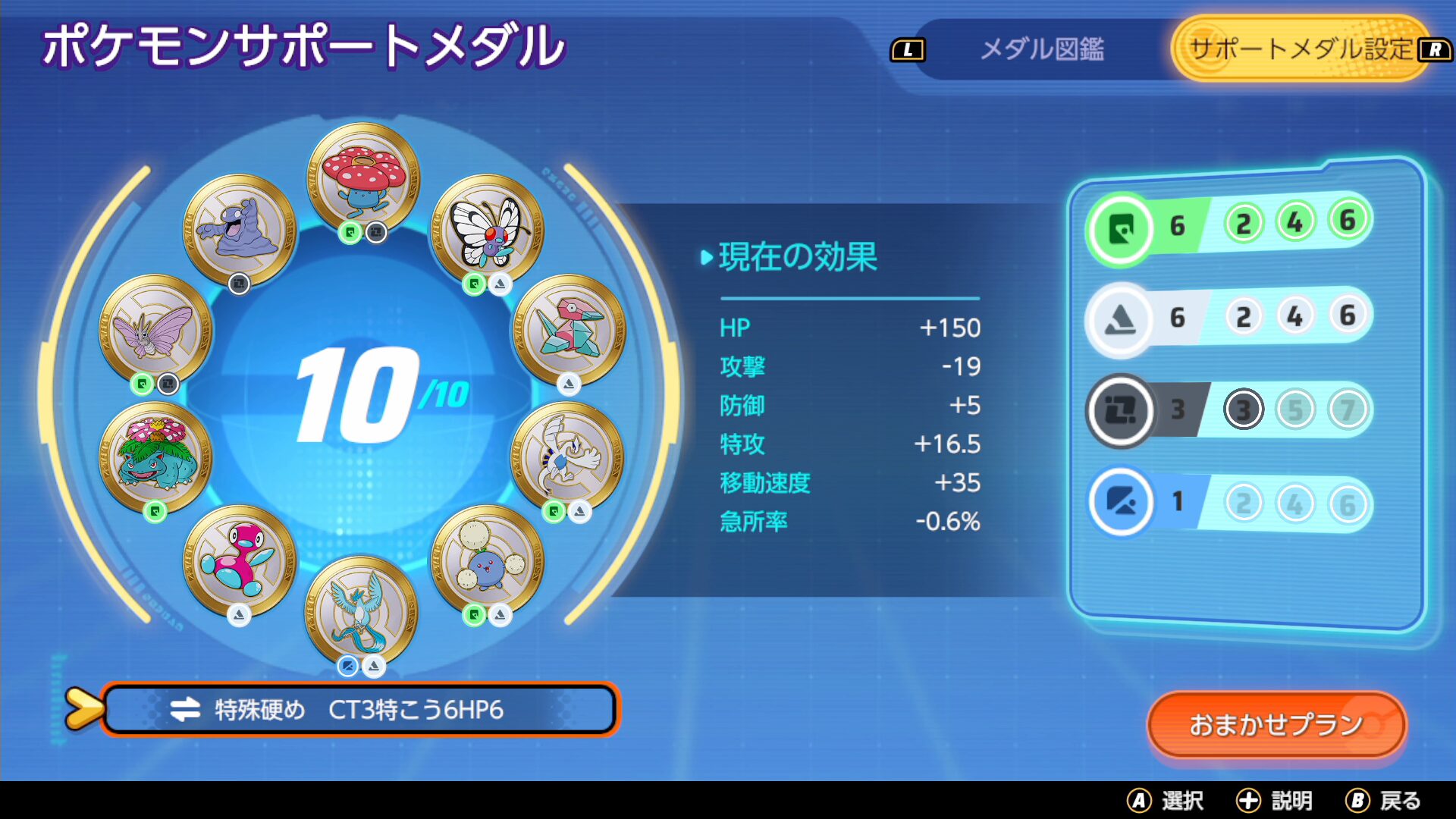
Task: Select the black medal color row
Action: [1228, 410]
